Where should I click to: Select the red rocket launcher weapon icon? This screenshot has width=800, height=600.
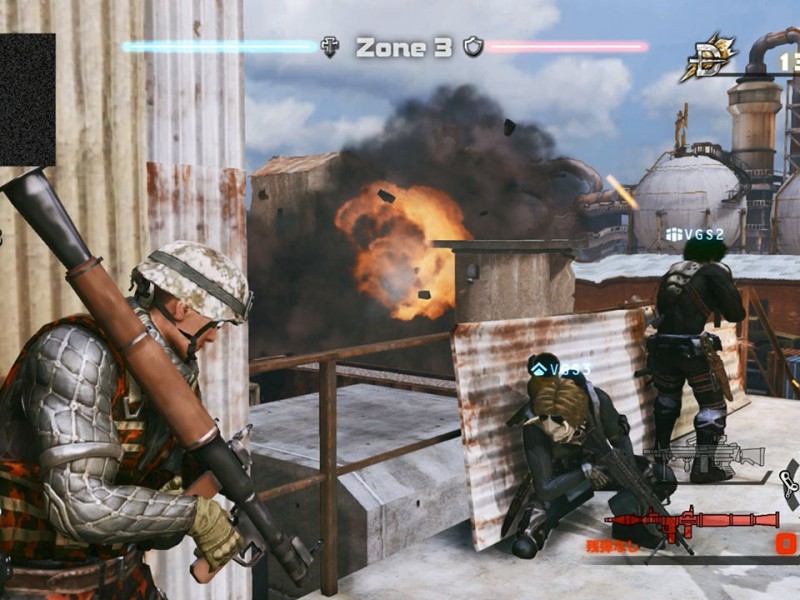[691, 521]
